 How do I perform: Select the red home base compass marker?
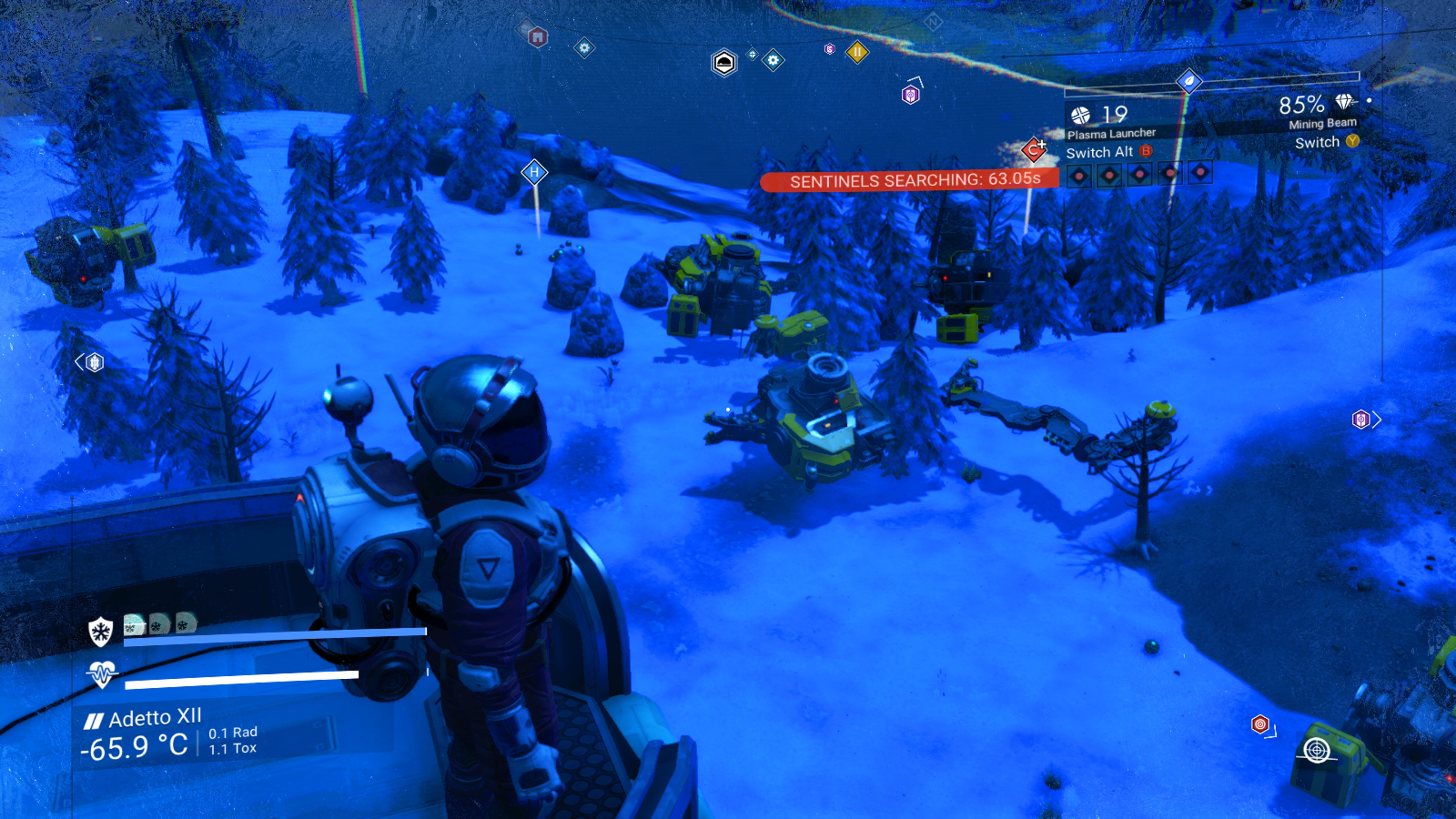point(538,37)
